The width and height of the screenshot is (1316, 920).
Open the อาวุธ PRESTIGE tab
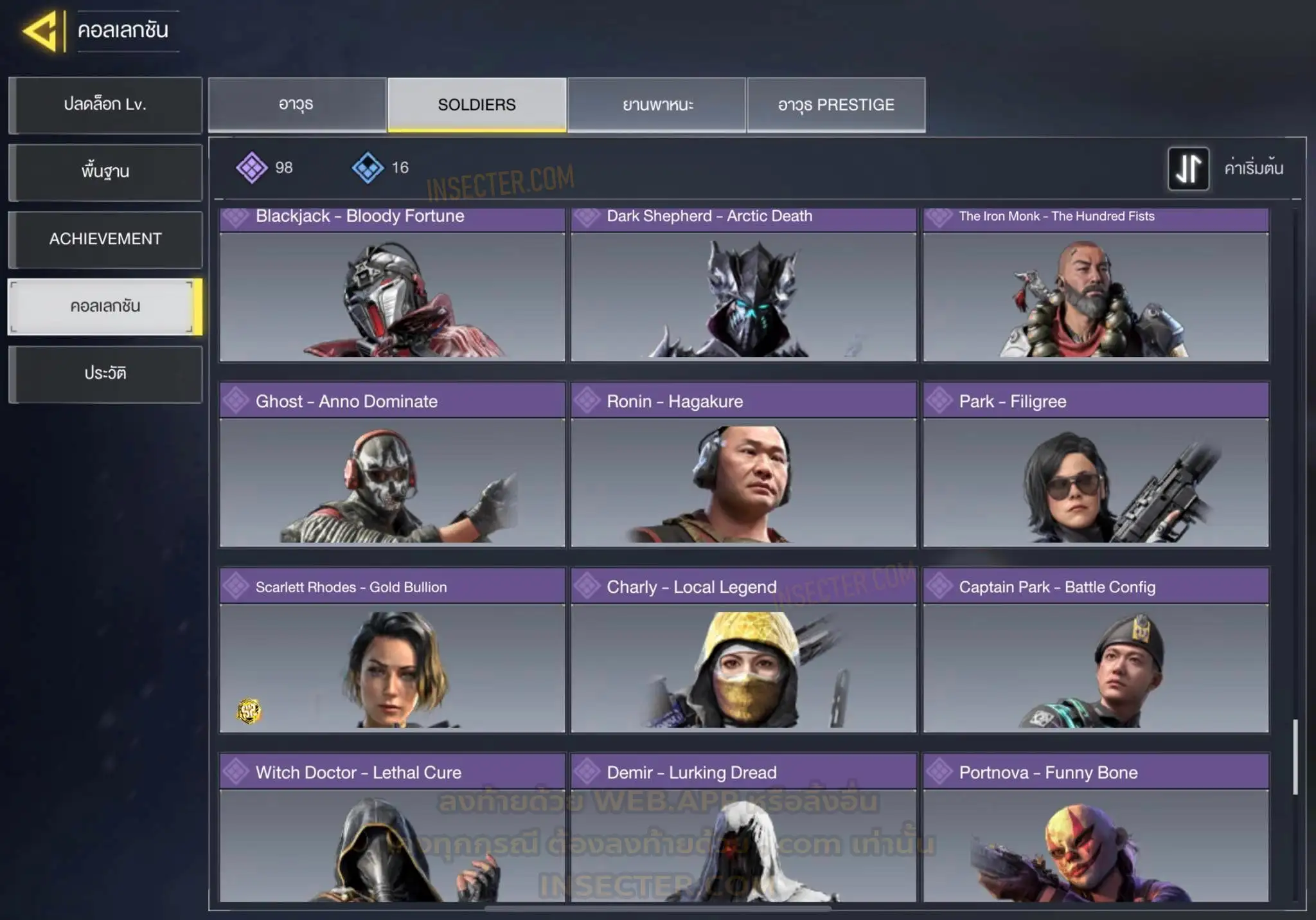(x=836, y=105)
